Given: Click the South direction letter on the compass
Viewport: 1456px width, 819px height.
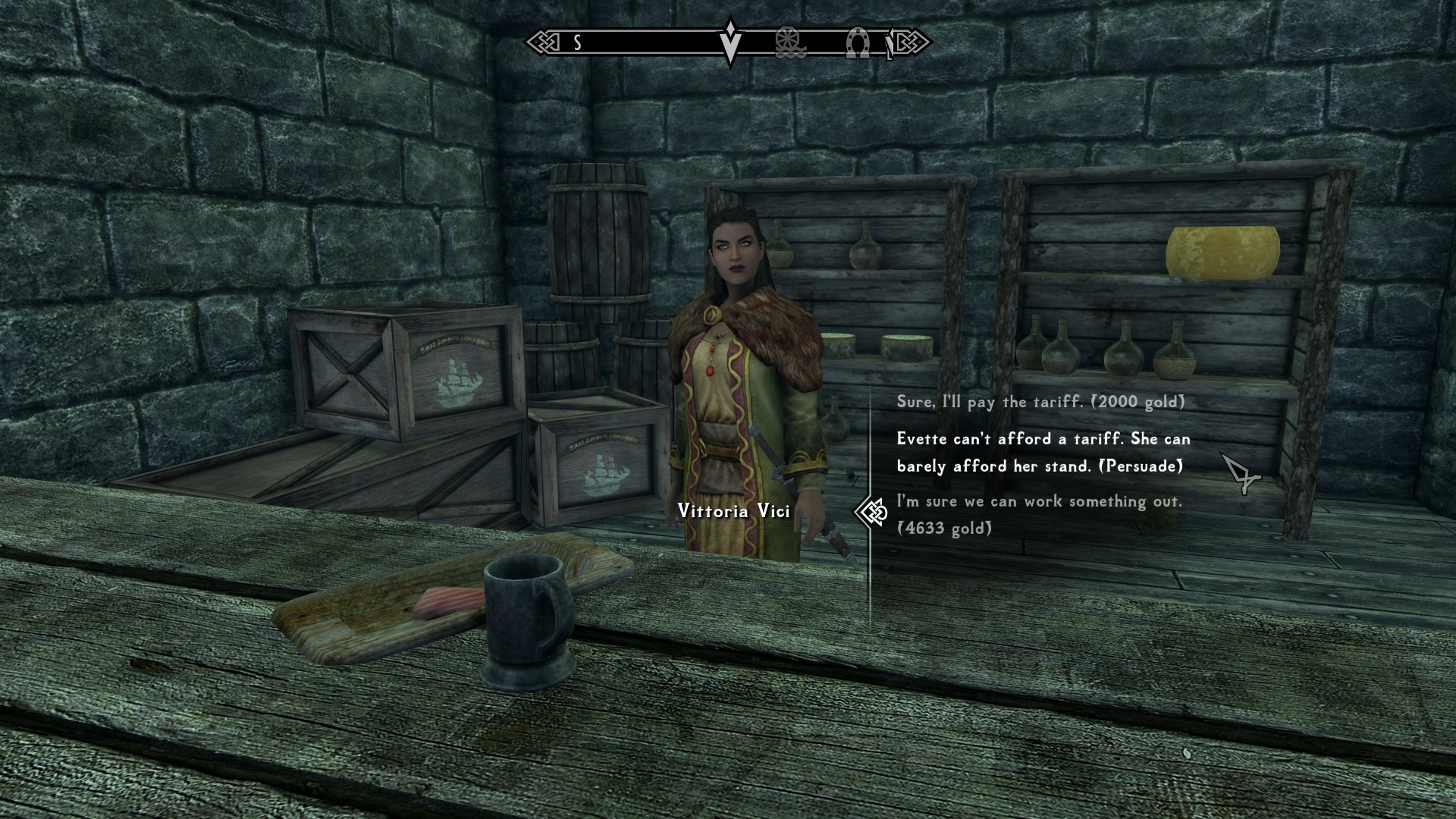Looking at the screenshot, I should (576, 44).
